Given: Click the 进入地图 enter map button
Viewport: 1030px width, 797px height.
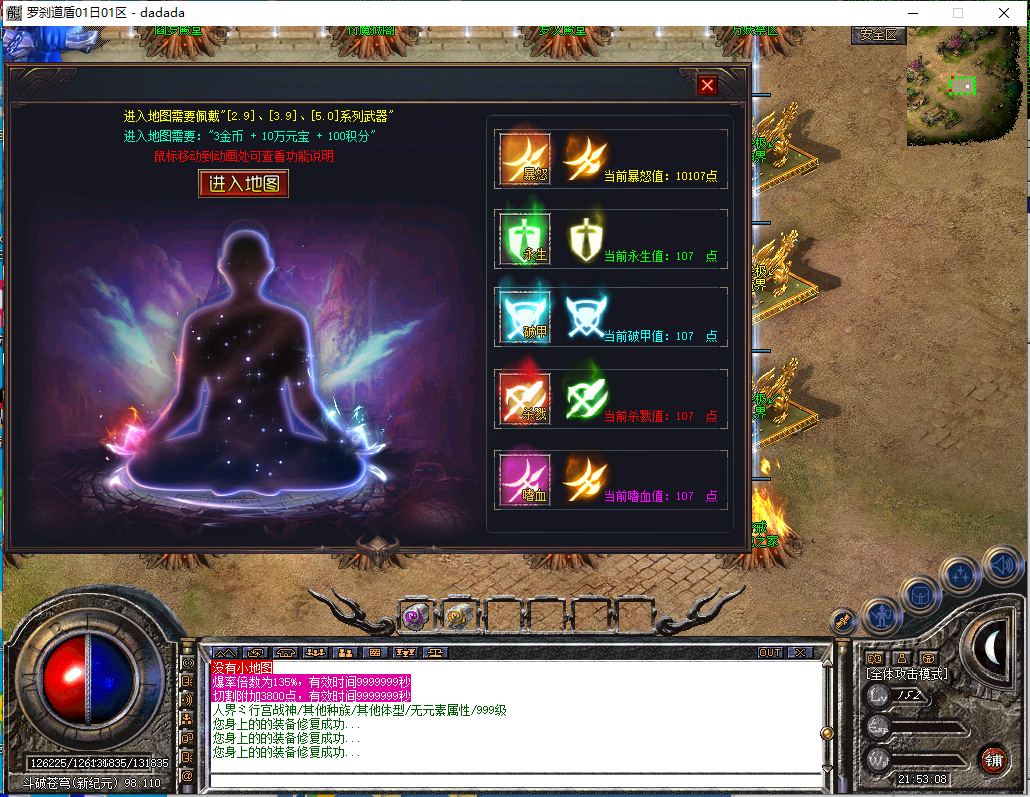Looking at the screenshot, I should point(244,183).
